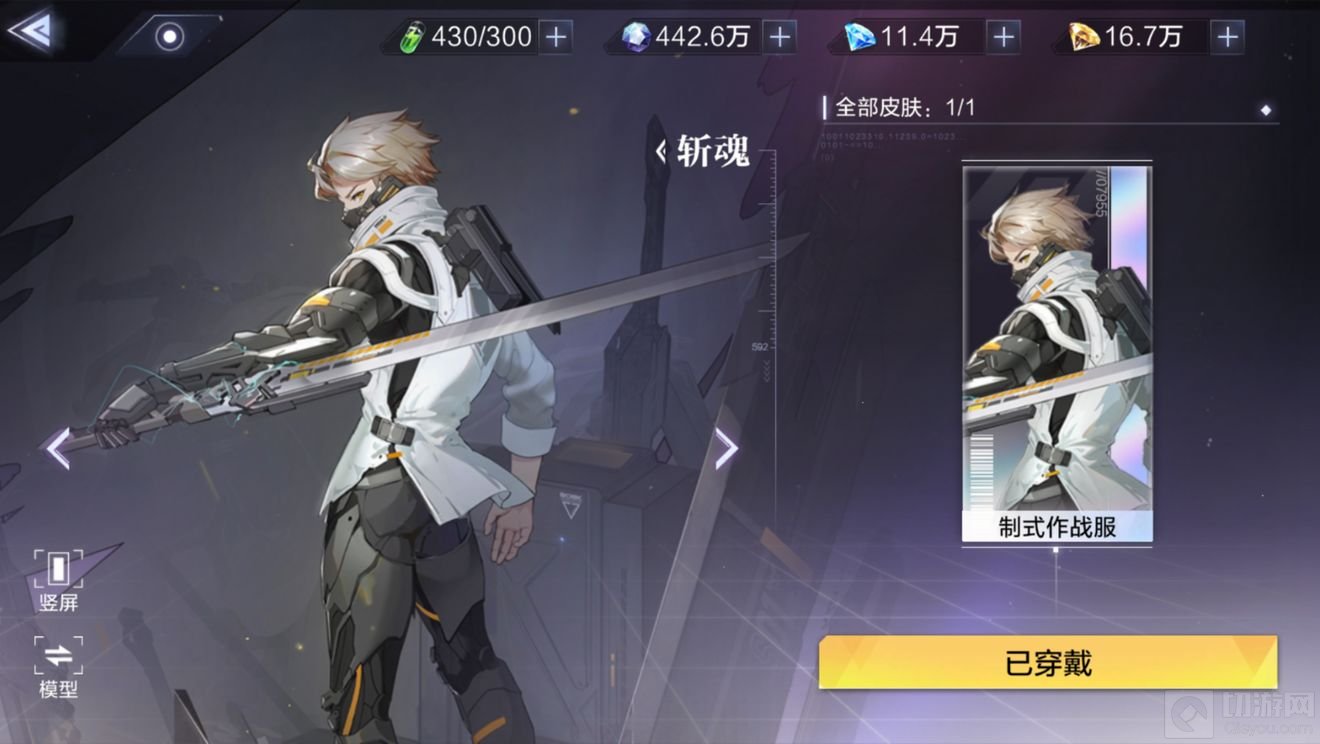Image resolution: width=1320 pixels, height=744 pixels.
Task: Click the 斩魂 character name label
Action: tap(712, 153)
